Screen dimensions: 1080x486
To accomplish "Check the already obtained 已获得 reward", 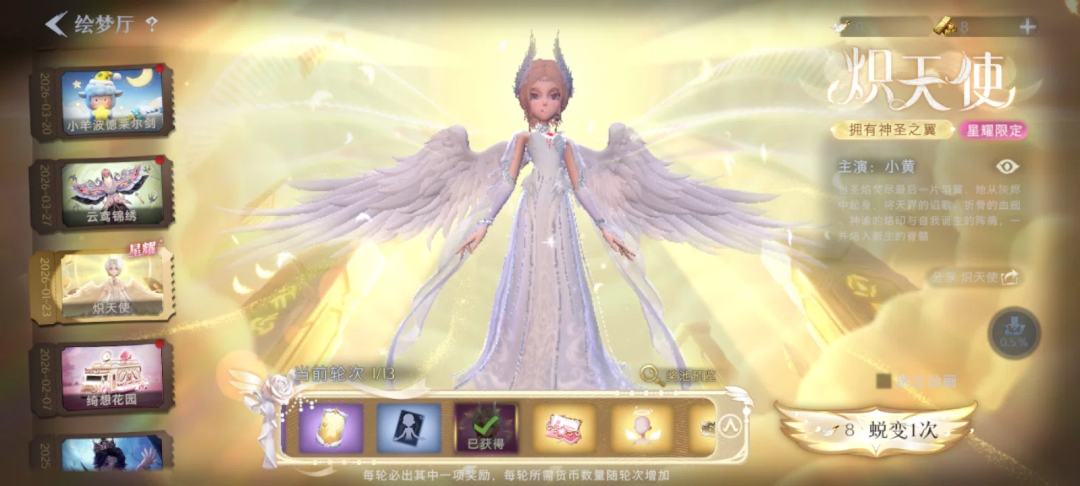I will click(x=486, y=428).
